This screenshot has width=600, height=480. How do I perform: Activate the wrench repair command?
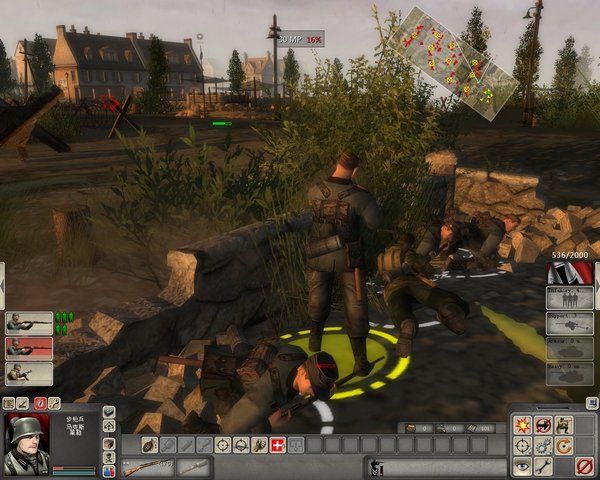(x=543, y=465)
